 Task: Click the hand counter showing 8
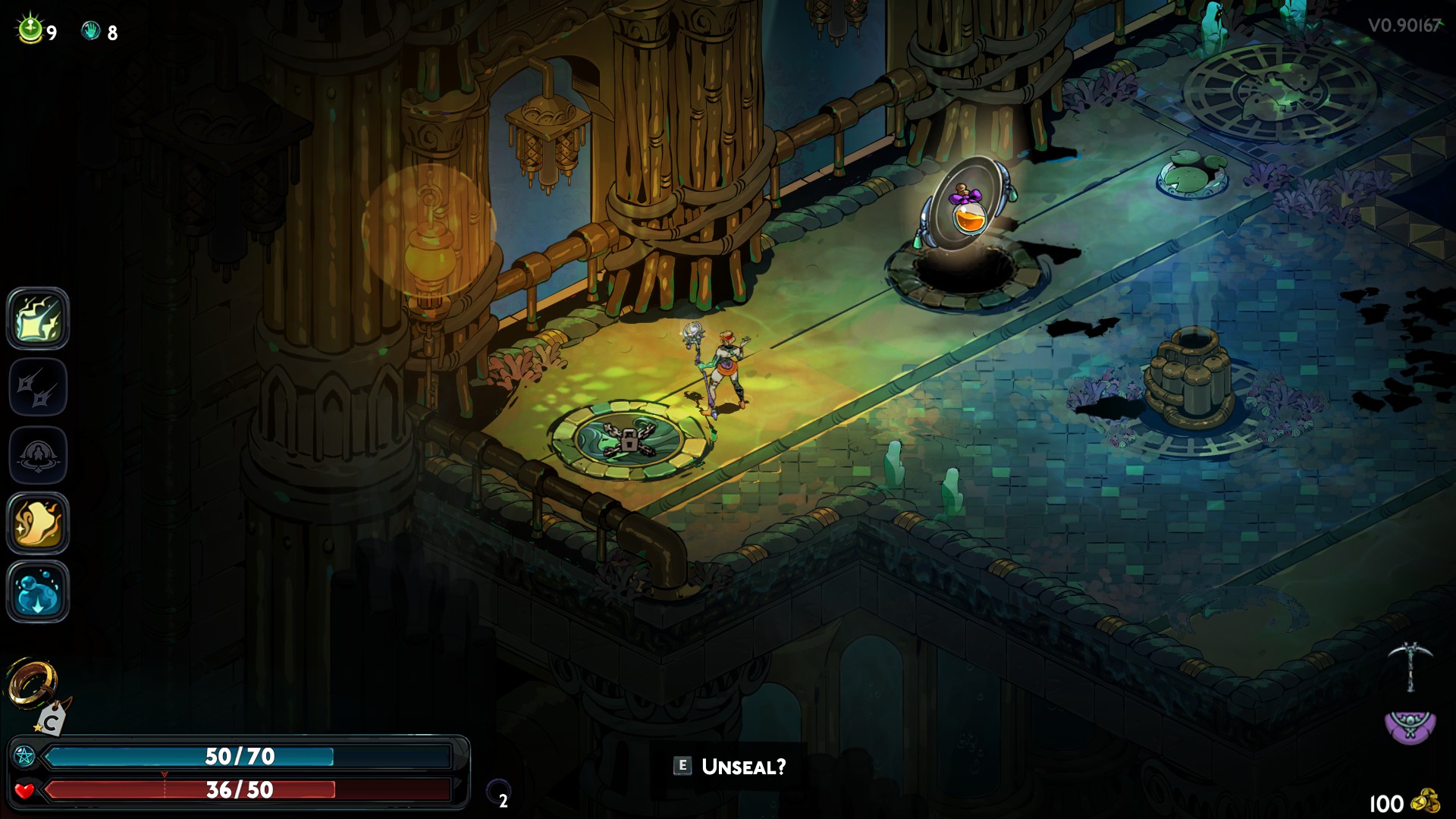tap(93, 30)
